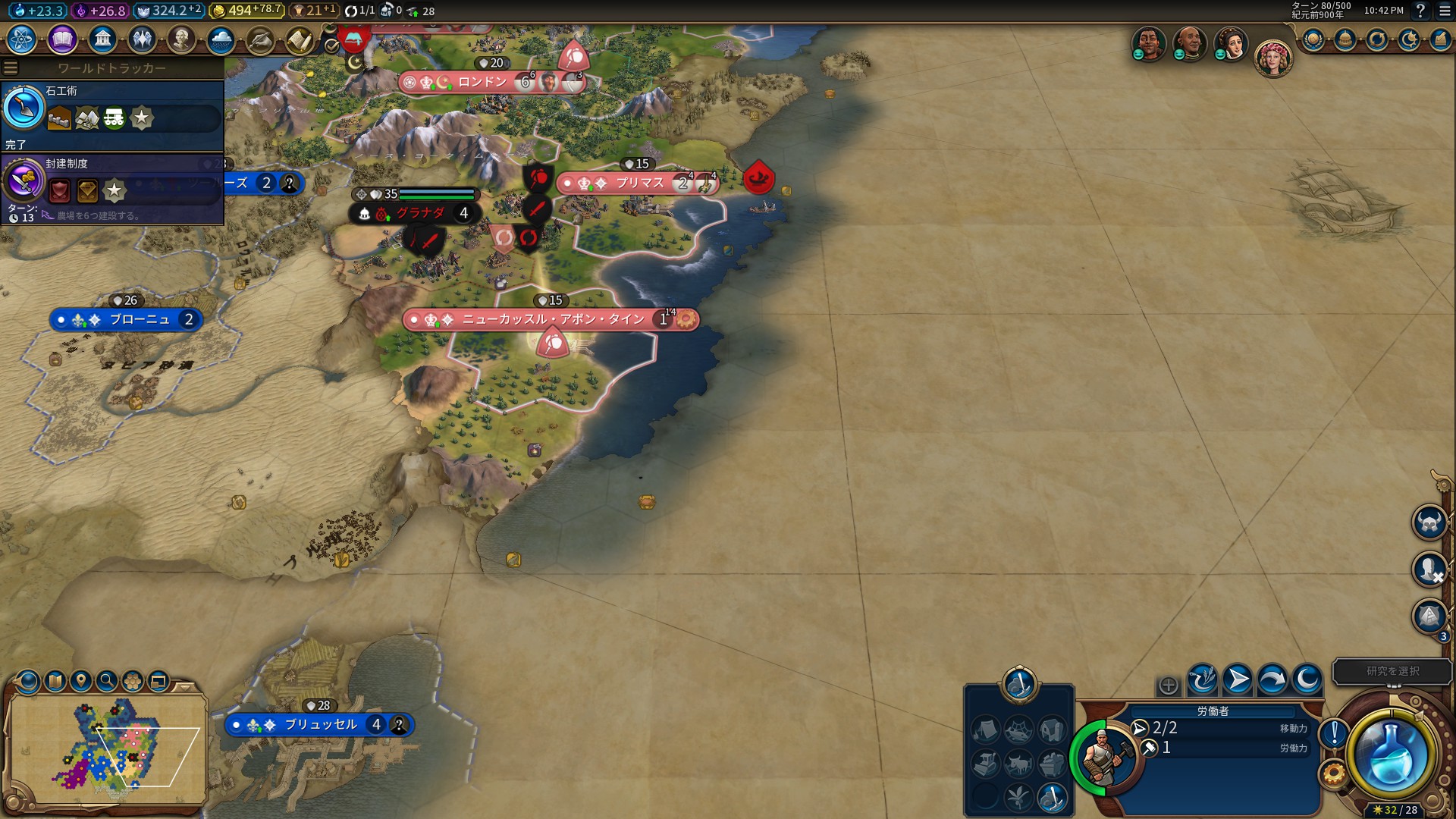Open the ニューカッスル・アポン・タイン city banner
Image resolution: width=1456 pixels, height=819 pixels.
coord(552,319)
